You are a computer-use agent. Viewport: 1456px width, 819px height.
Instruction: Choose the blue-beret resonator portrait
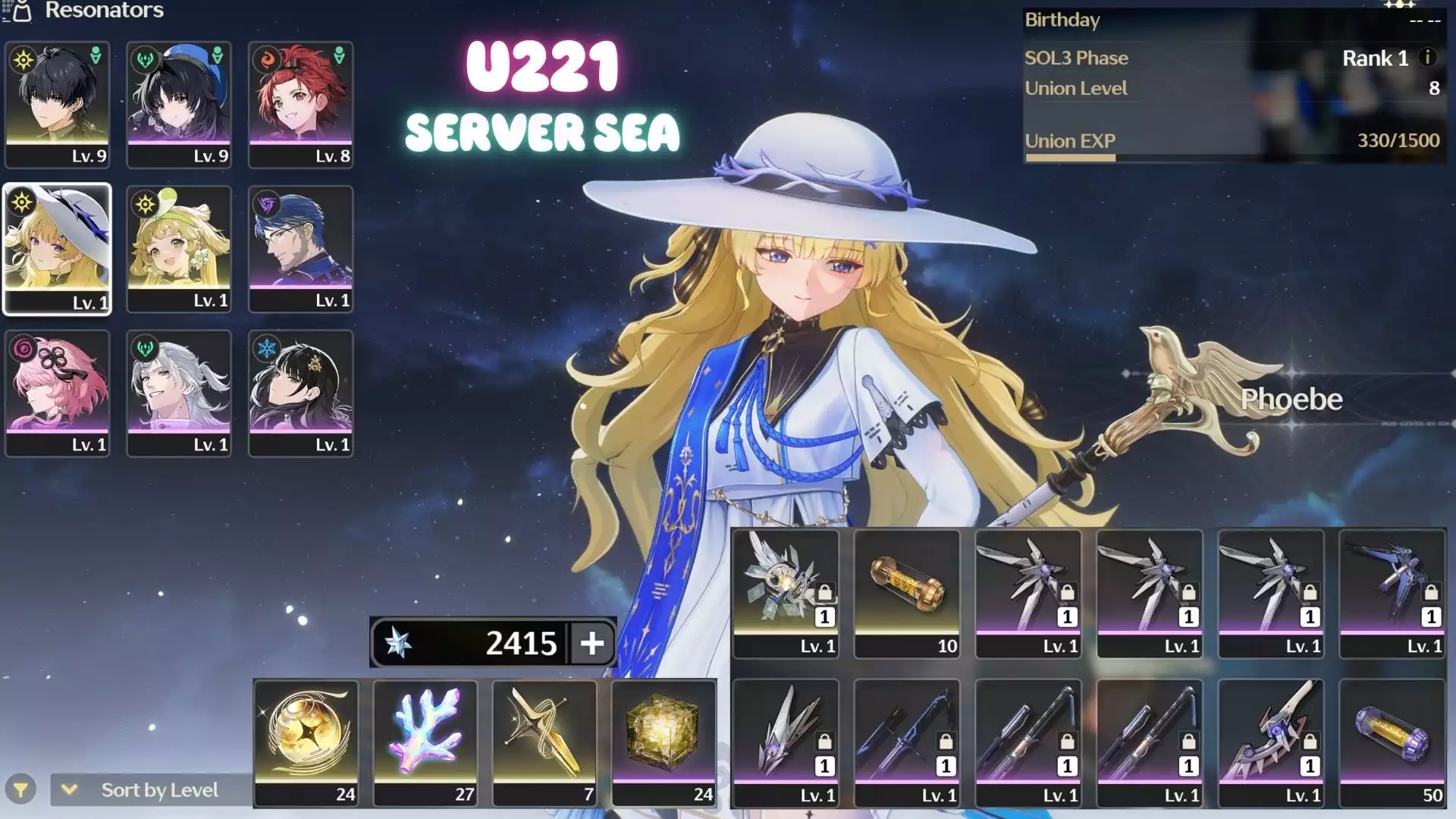[179, 104]
